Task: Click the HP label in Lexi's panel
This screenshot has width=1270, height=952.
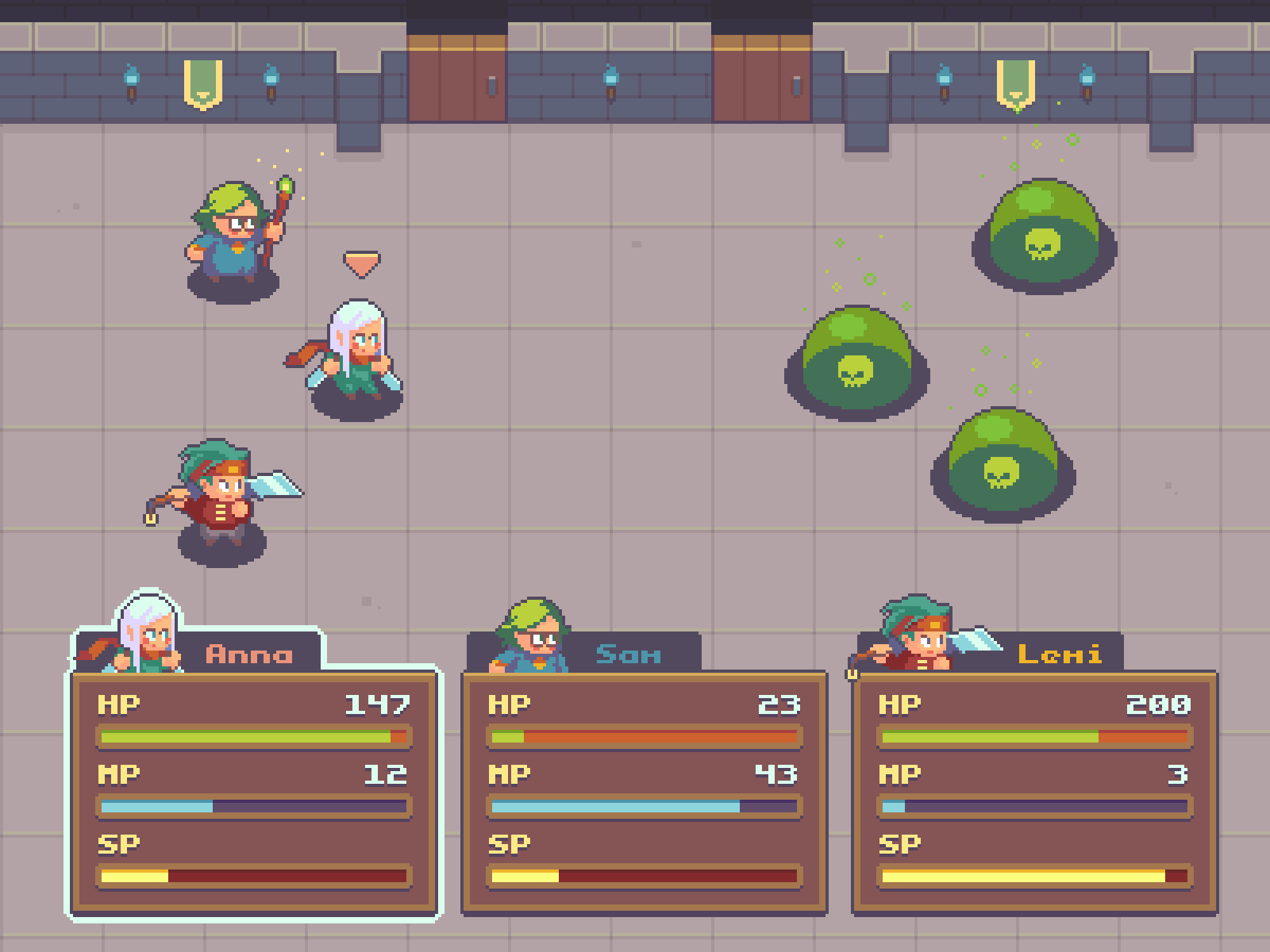Action: click(901, 702)
